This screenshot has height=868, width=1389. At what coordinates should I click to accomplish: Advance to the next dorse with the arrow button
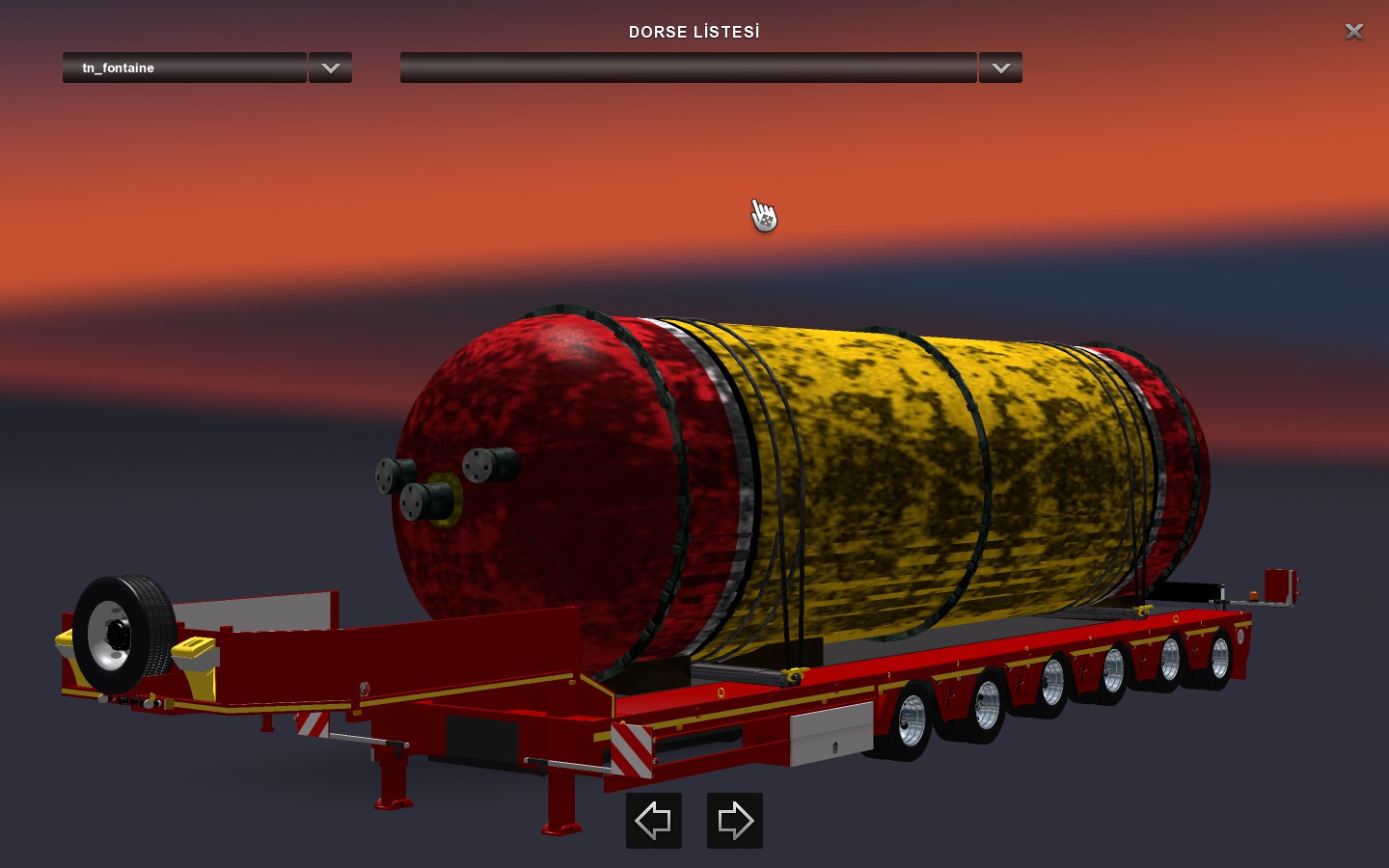pos(734,821)
